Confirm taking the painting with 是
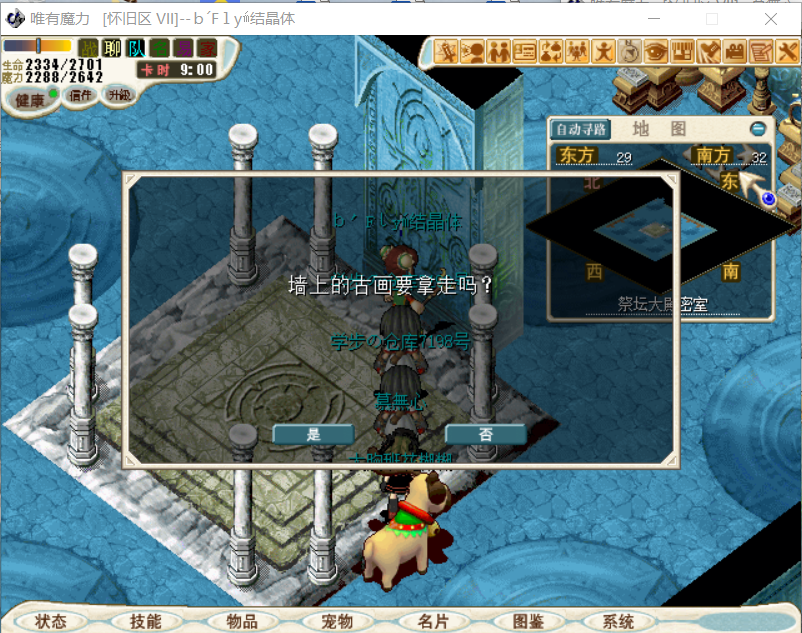Screen dimensions: 802x633 [313, 434]
